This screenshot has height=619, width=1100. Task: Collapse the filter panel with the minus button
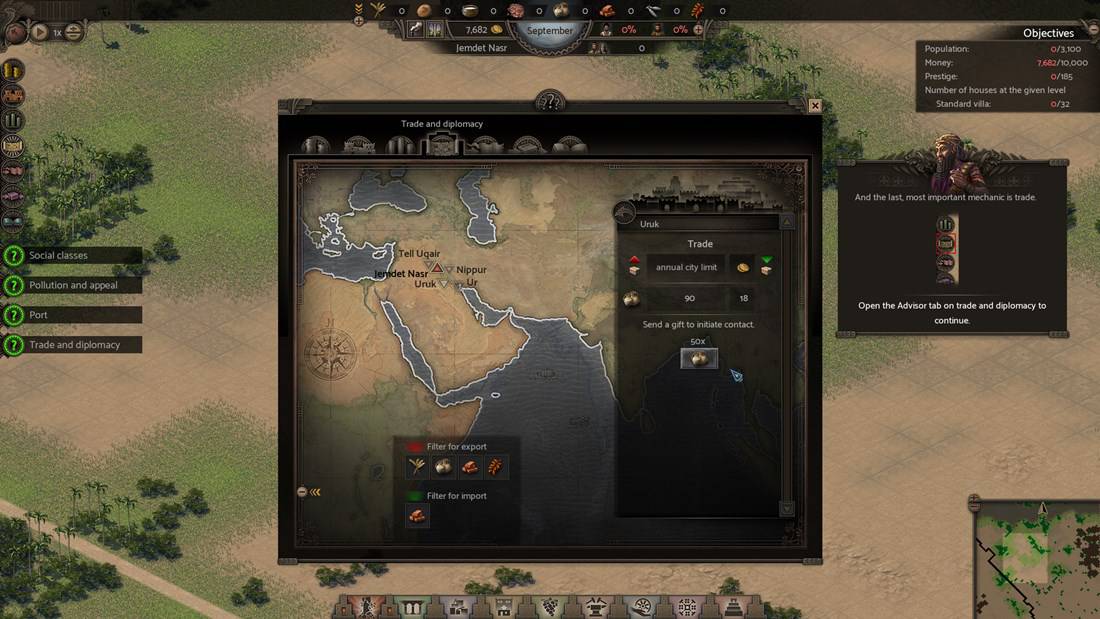click(302, 492)
